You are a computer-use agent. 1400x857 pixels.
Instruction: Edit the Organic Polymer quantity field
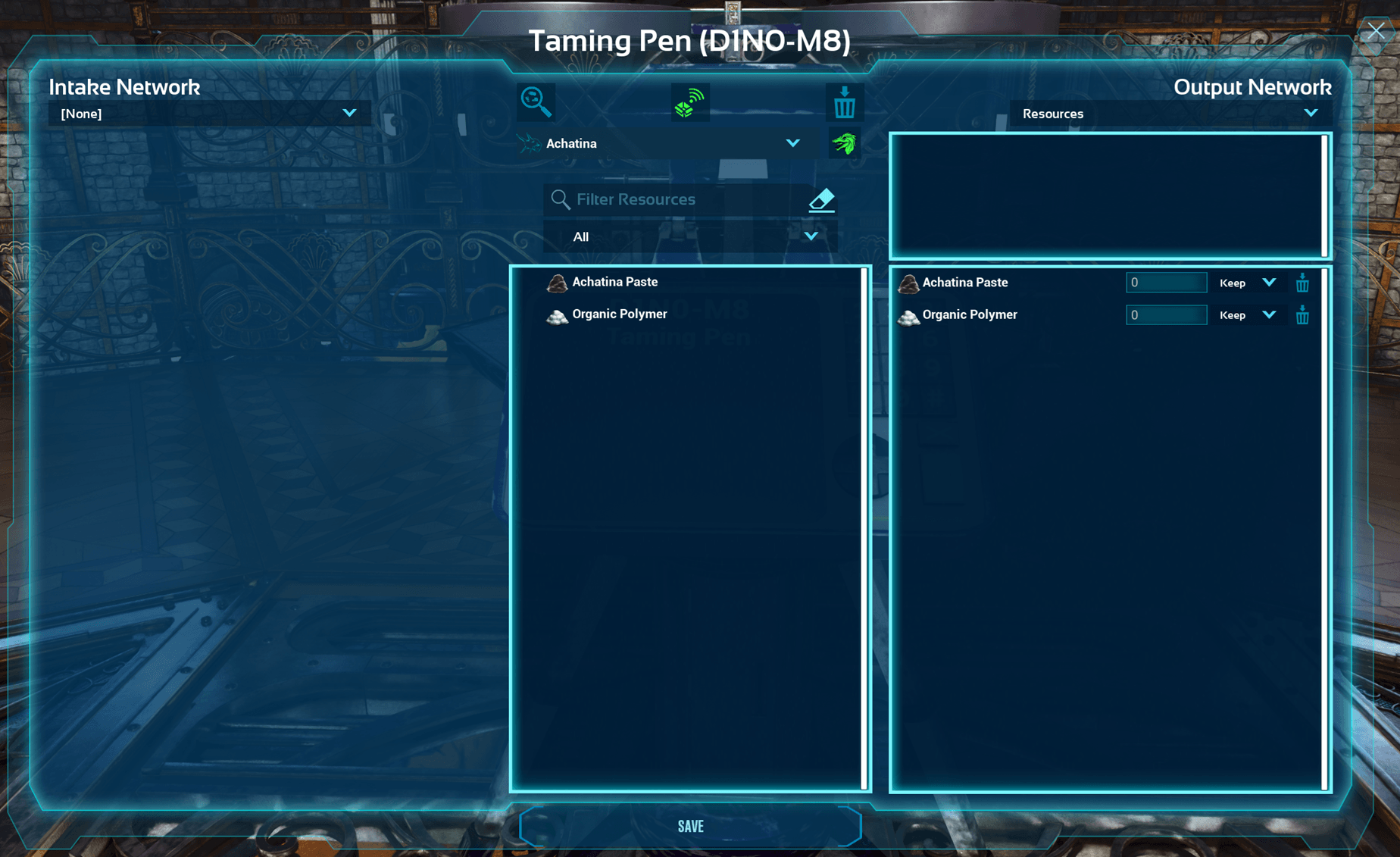point(1165,315)
